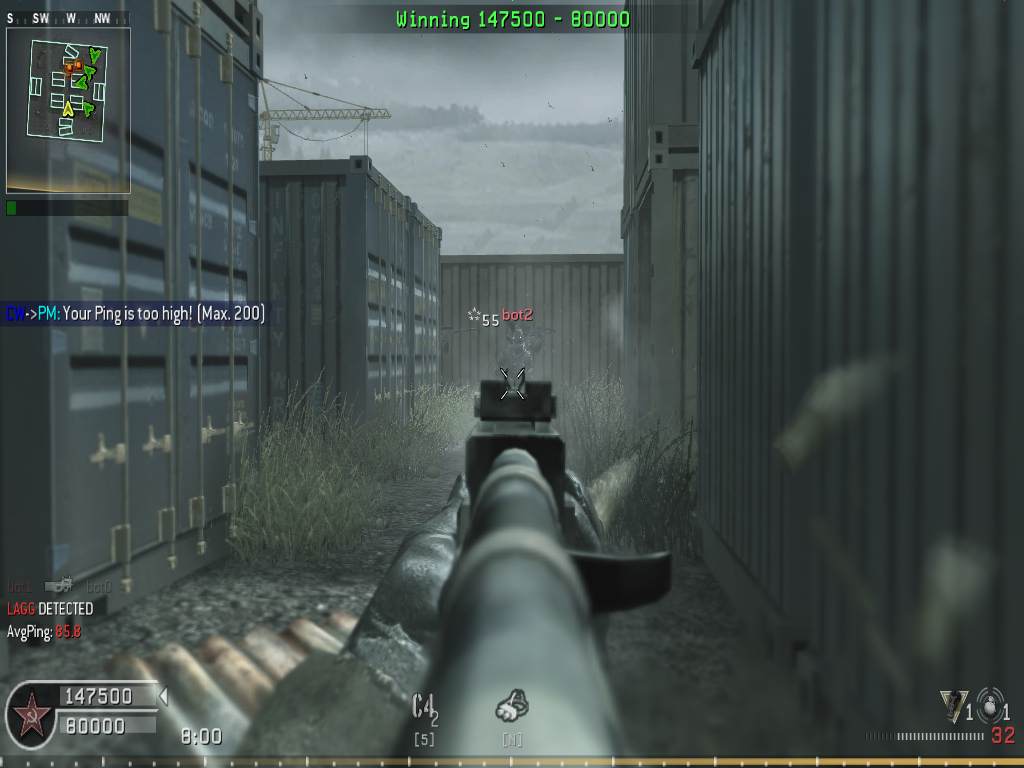Click the frag grenade icon
This screenshot has width=1024, height=768.
tap(990, 704)
